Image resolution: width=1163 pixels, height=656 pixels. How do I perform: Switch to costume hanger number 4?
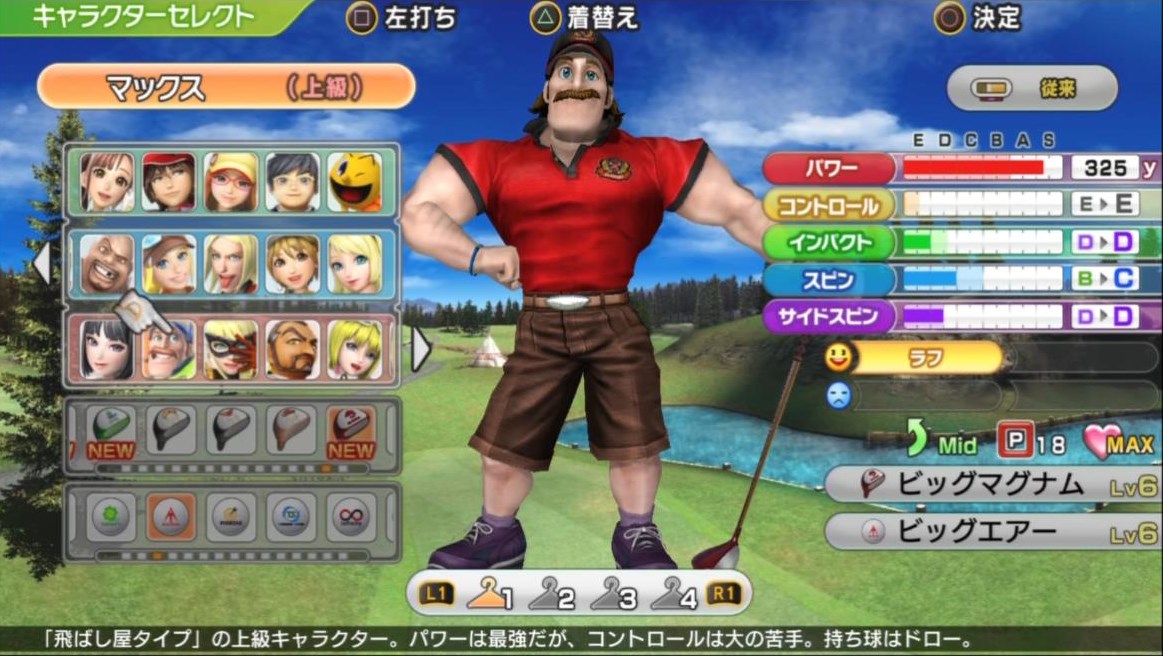tap(674, 596)
